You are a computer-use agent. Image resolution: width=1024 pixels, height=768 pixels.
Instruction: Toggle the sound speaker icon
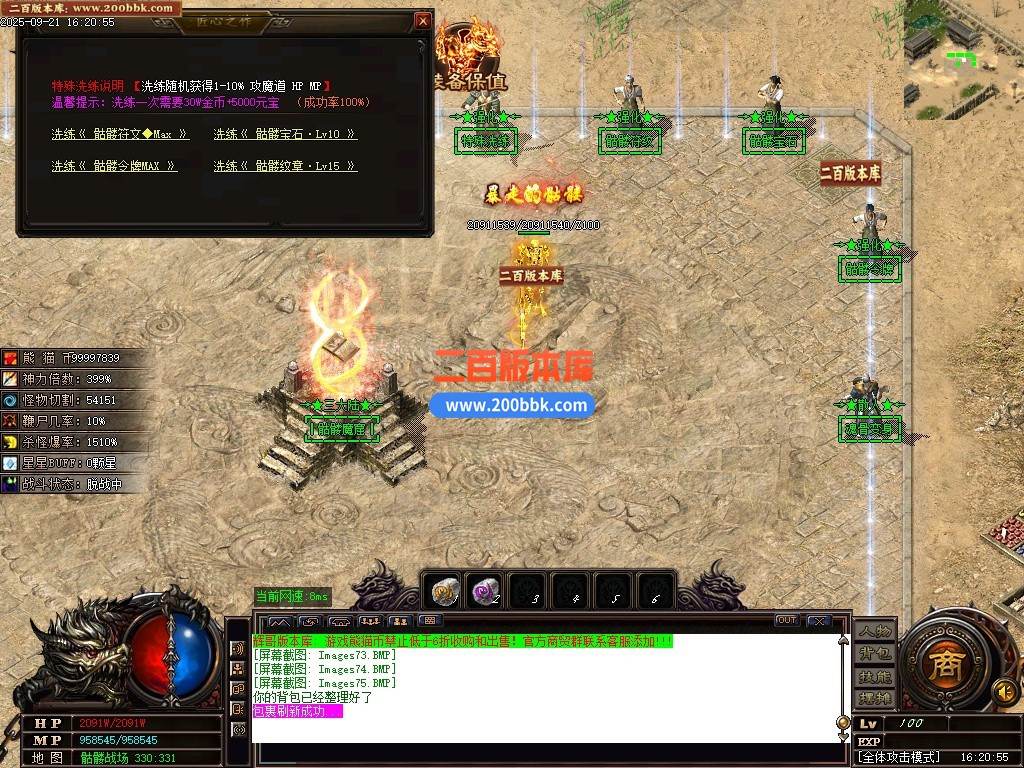[x=1005, y=690]
